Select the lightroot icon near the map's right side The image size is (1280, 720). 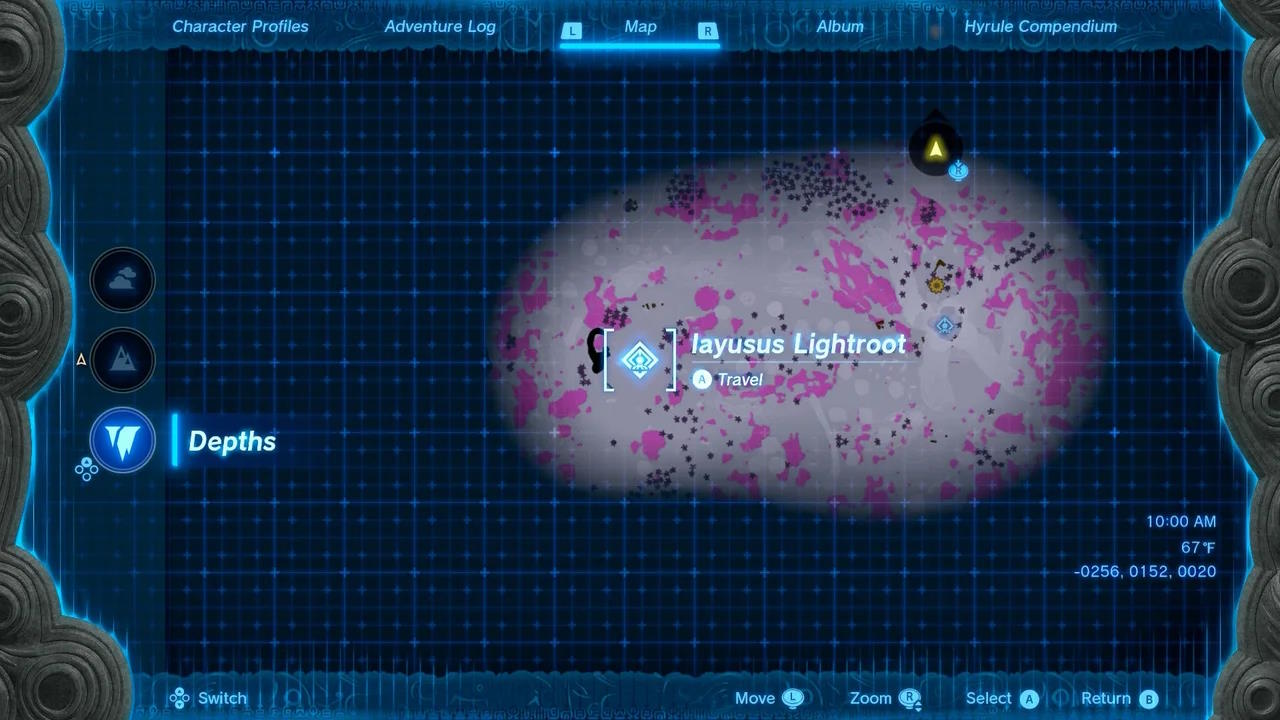(x=945, y=325)
